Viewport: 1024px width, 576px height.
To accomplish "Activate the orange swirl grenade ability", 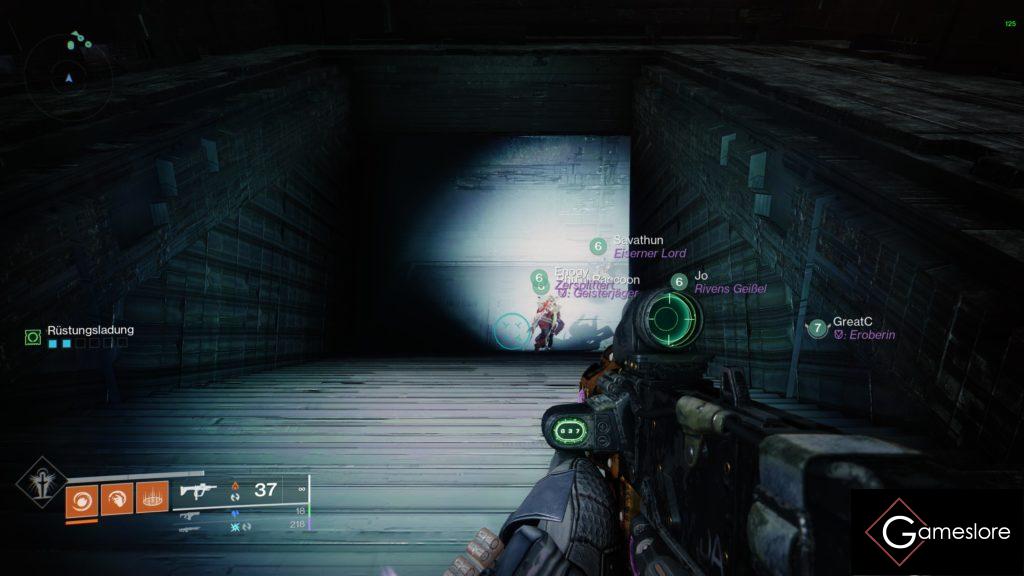I will (81, 499).
